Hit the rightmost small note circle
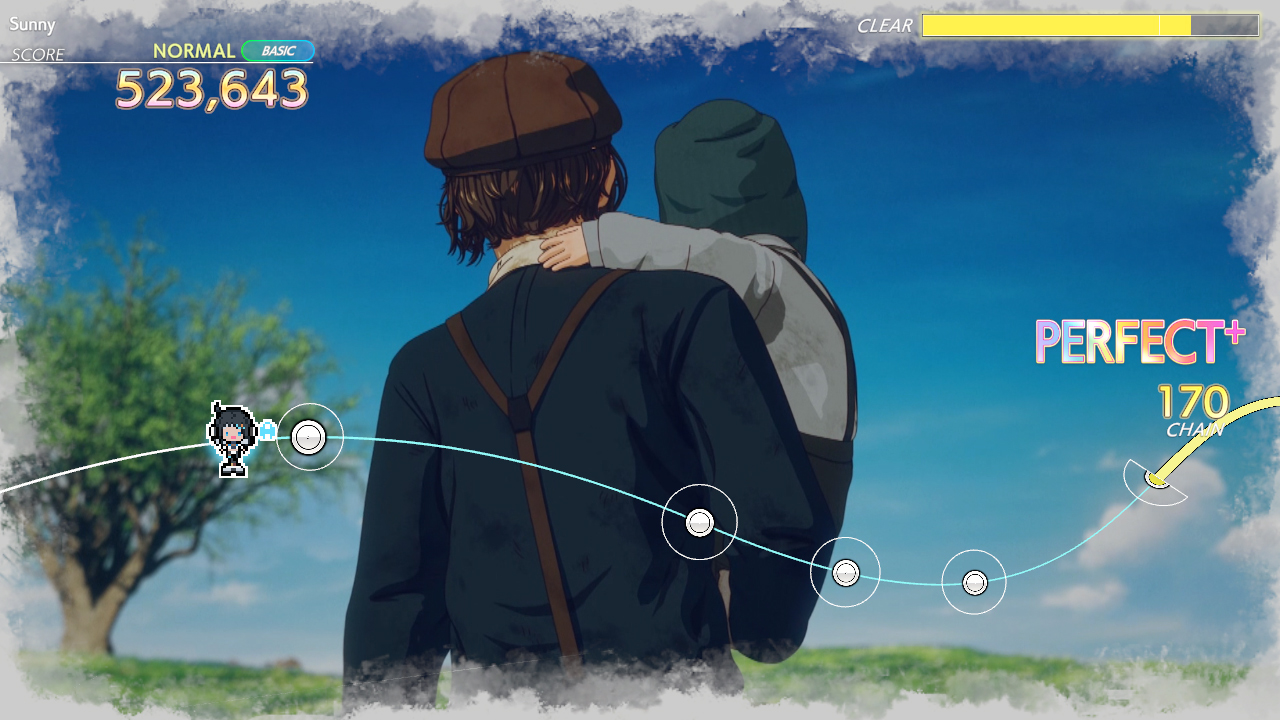Viewport: 1280px width, 720px height. click(972, 580)
